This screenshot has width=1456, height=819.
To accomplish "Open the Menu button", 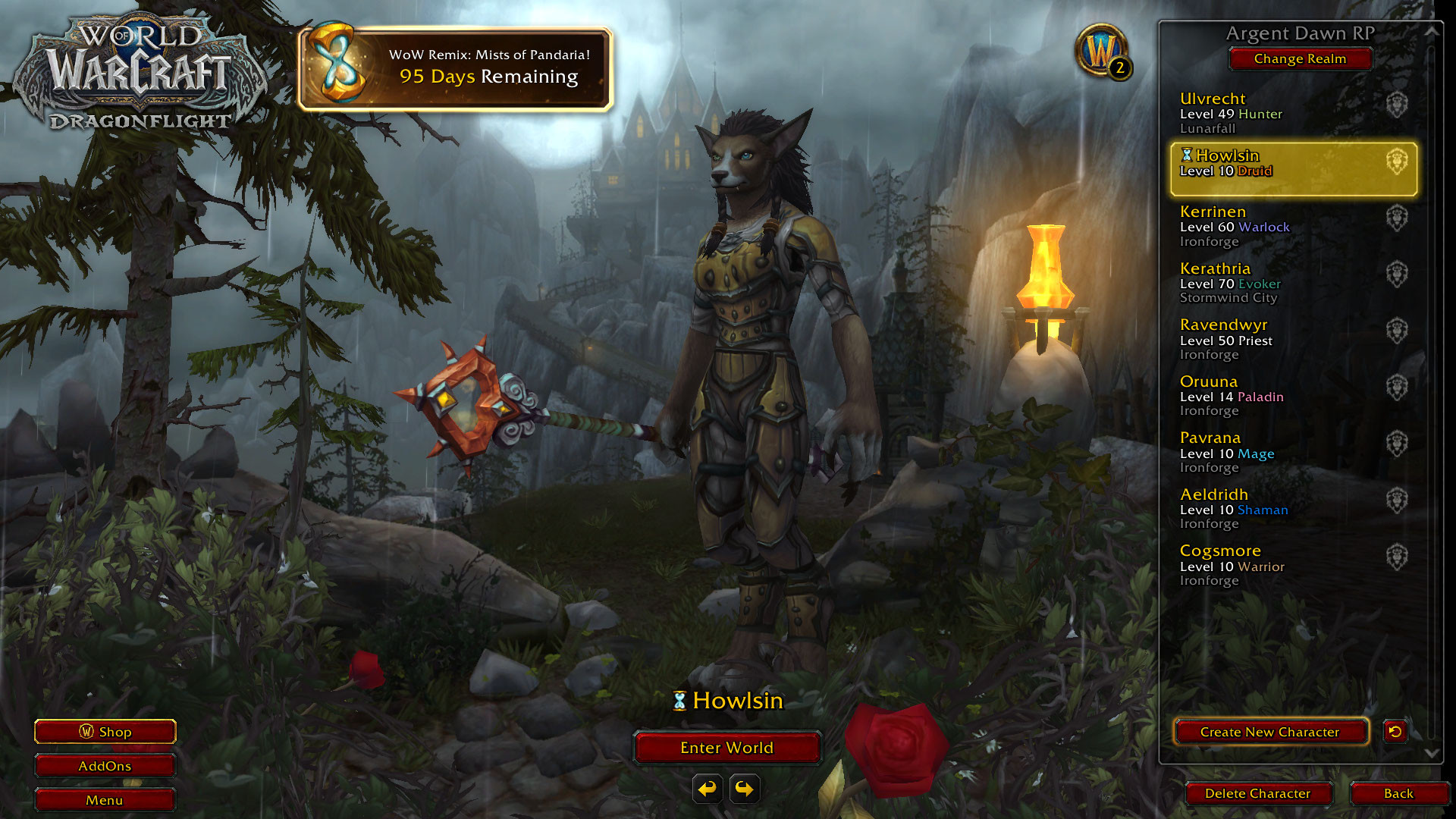I will point(105,800).
